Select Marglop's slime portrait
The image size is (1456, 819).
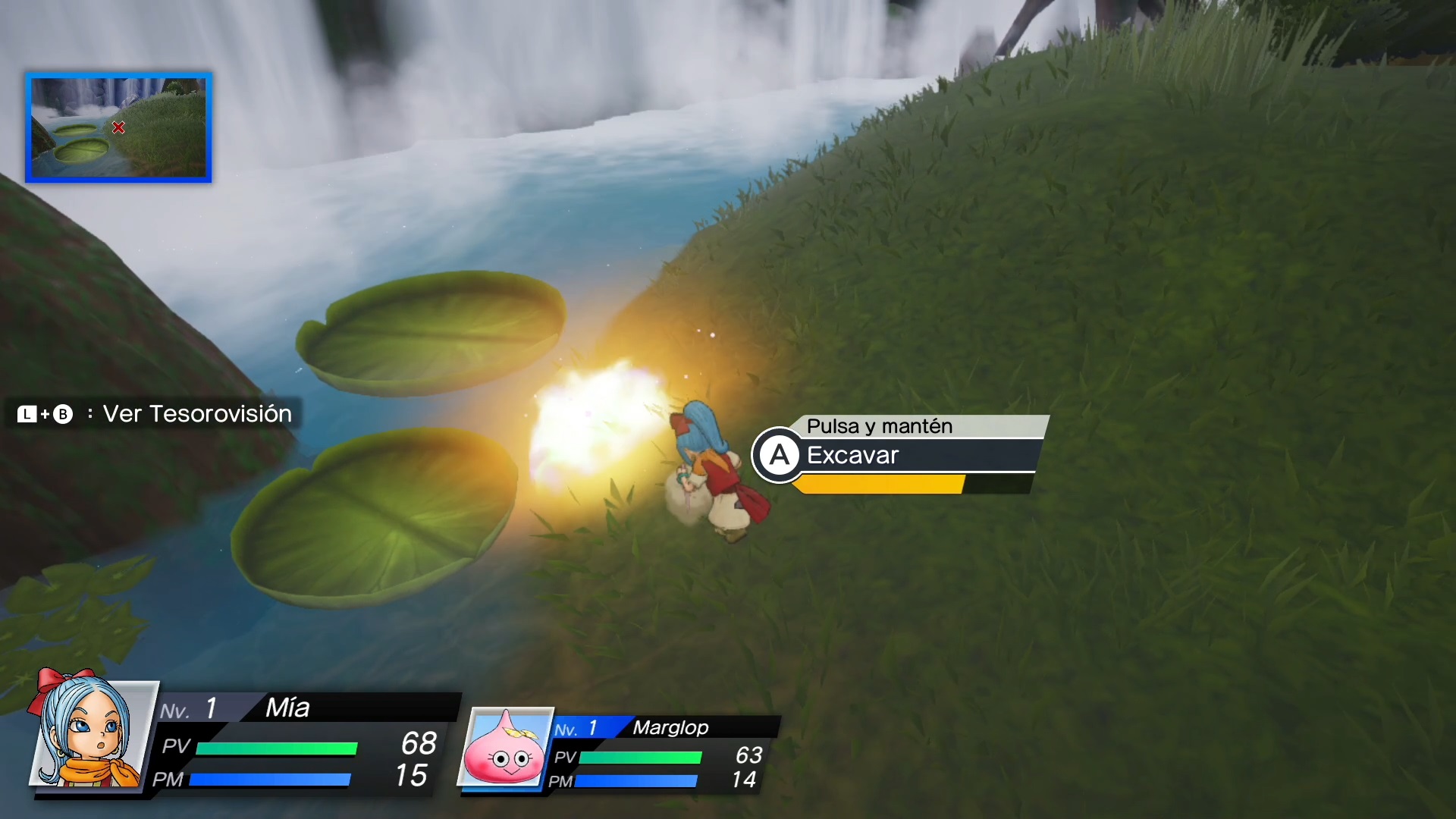coord(505,748)
